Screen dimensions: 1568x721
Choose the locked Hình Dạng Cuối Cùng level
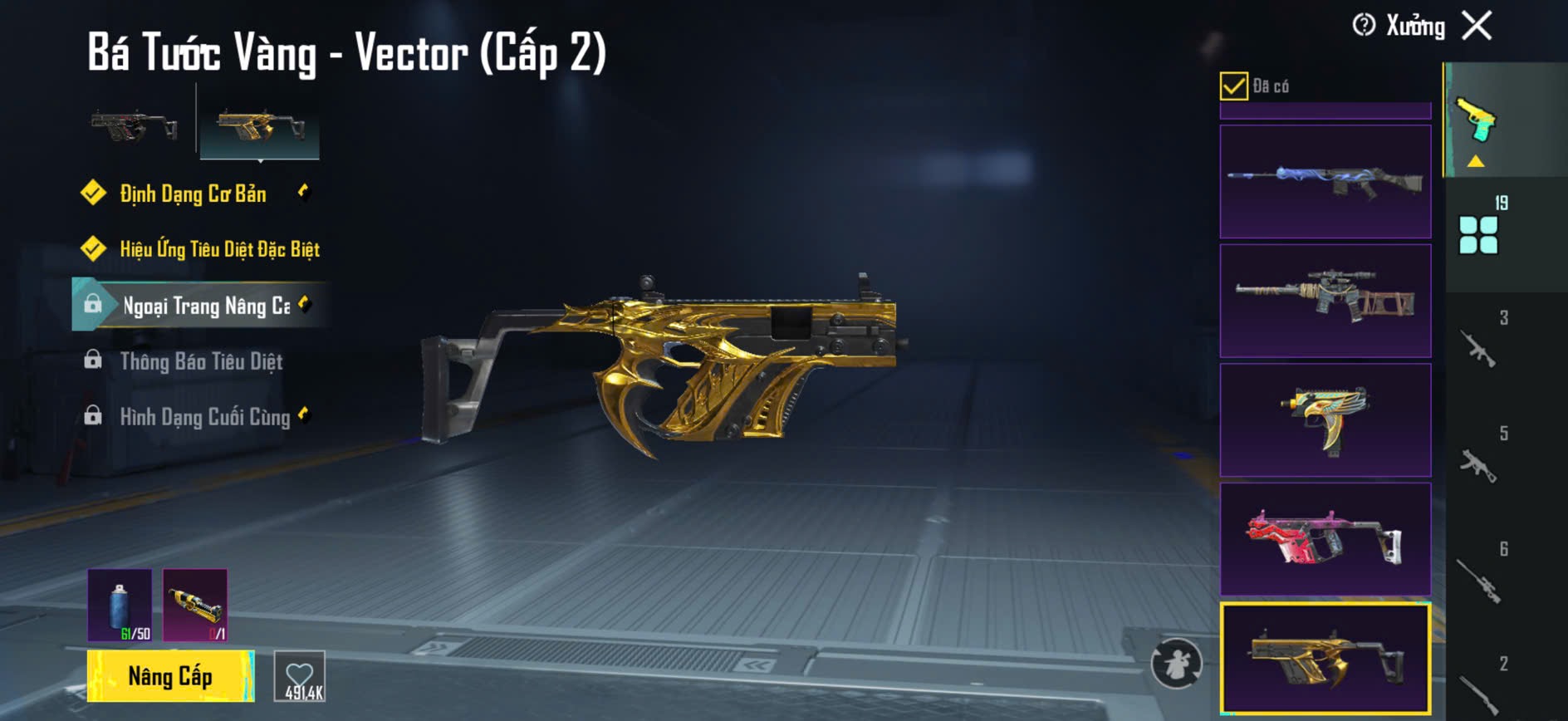[x=204, y=416]
